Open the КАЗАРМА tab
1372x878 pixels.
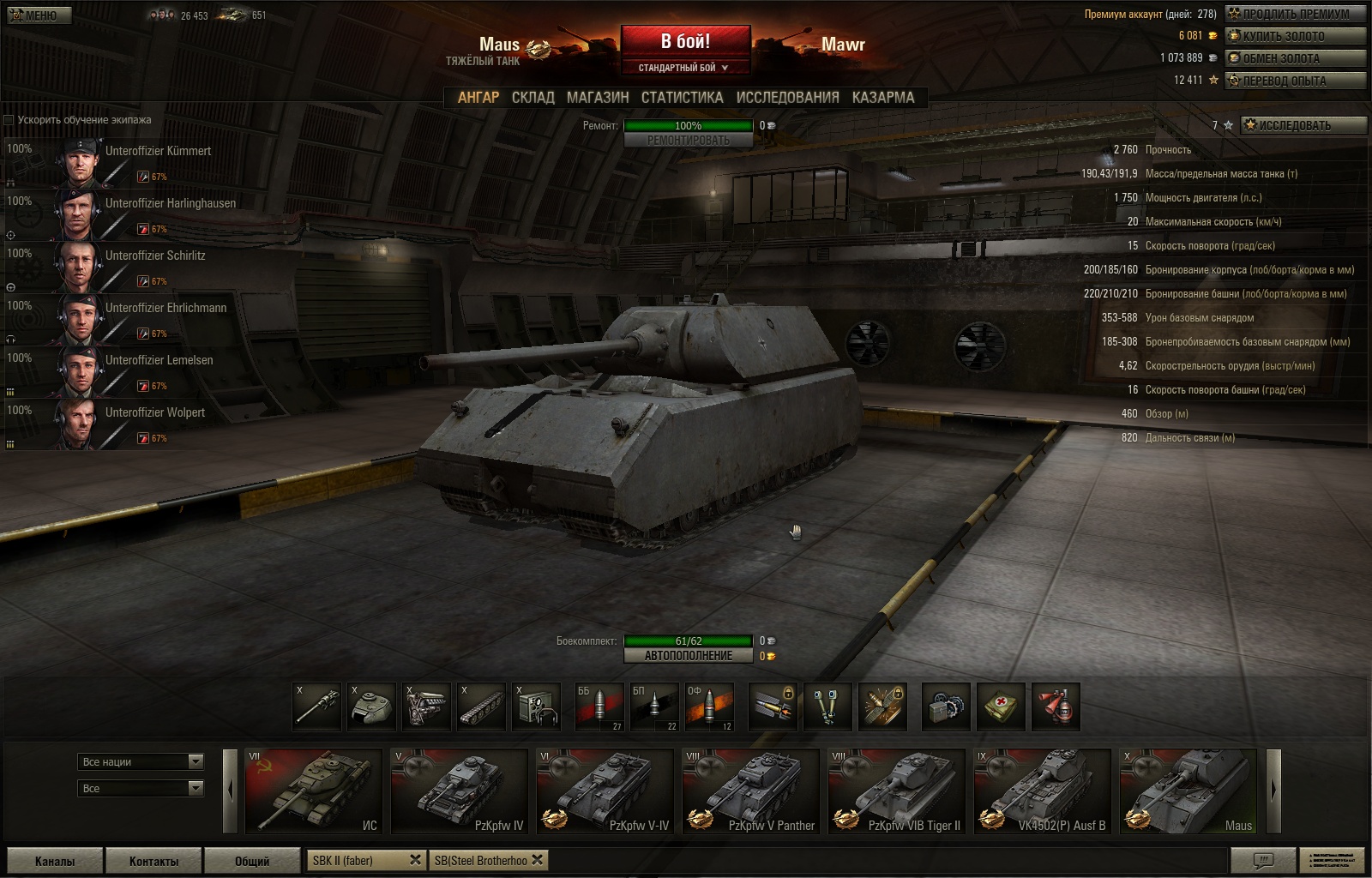(883, 98)
